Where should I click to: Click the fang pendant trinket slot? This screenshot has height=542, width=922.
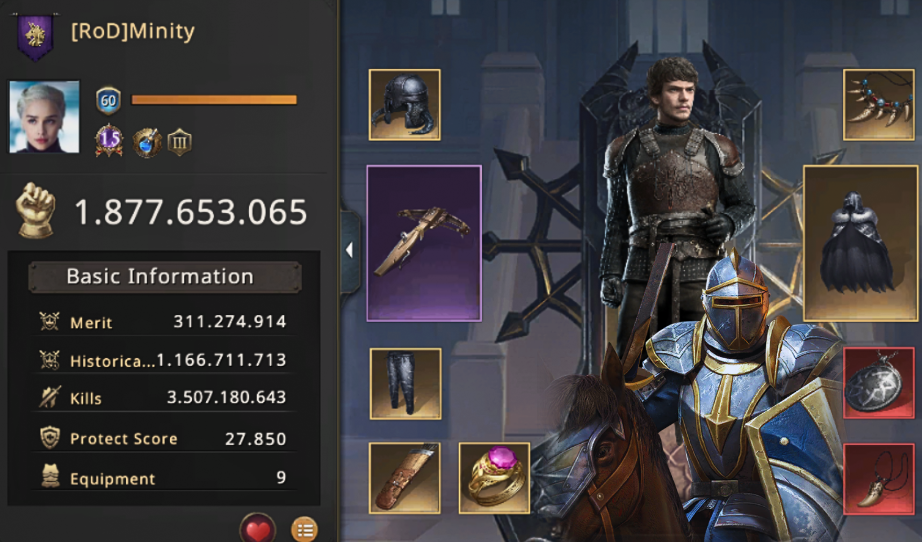point(878,479)
